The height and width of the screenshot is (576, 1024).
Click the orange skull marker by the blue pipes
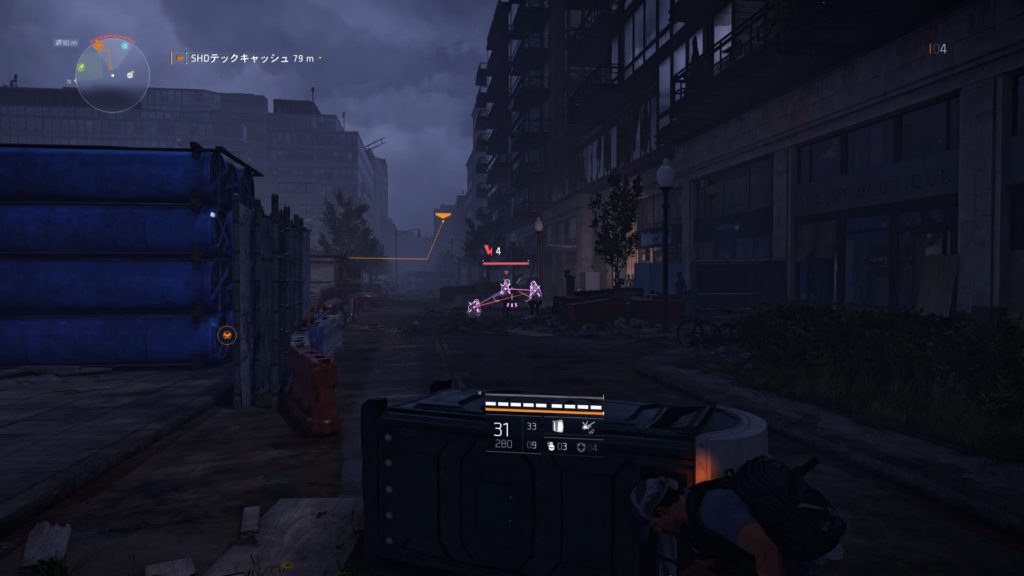pos(227,334)
